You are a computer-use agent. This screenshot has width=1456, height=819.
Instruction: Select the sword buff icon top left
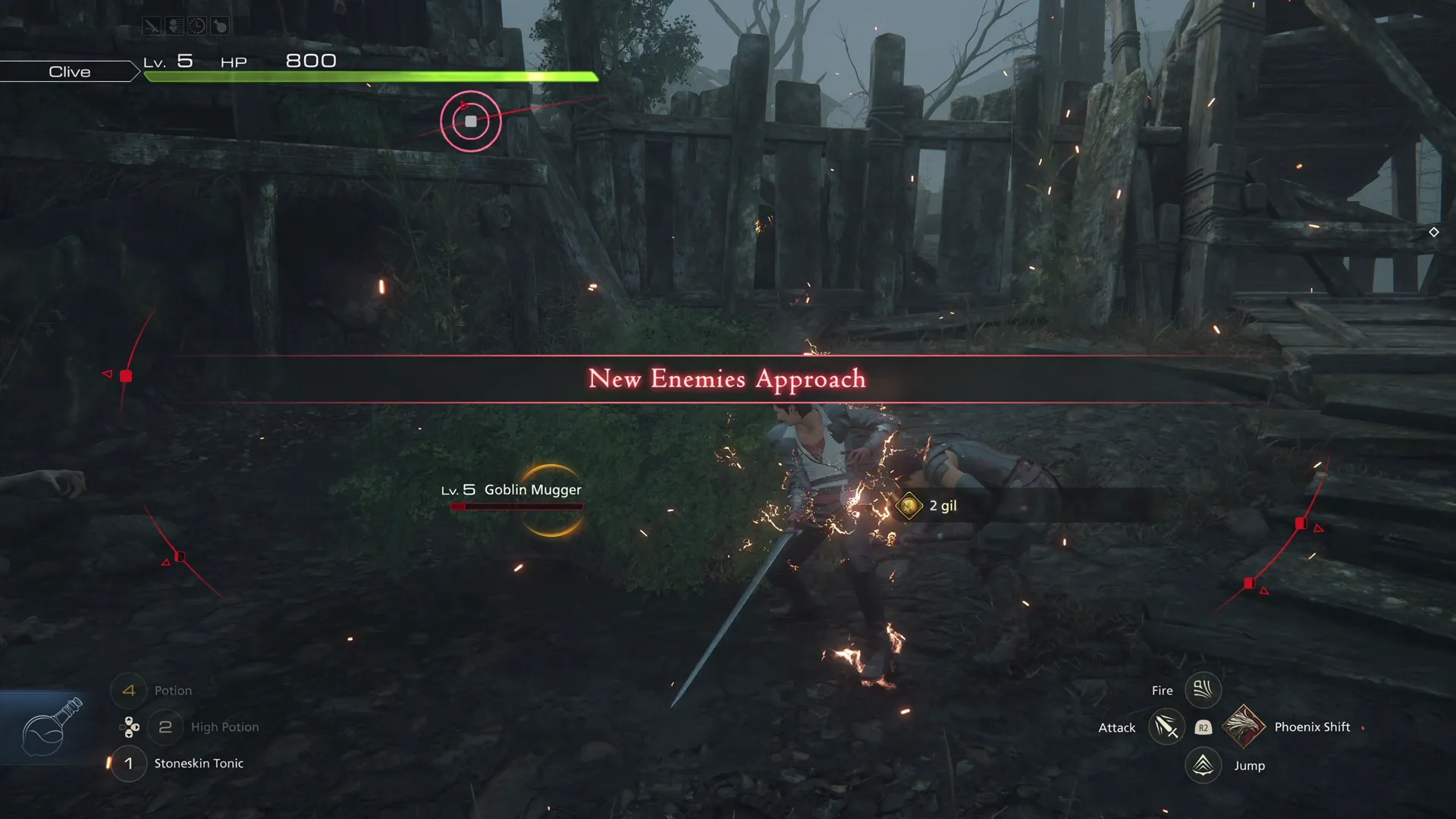(150, 25)
